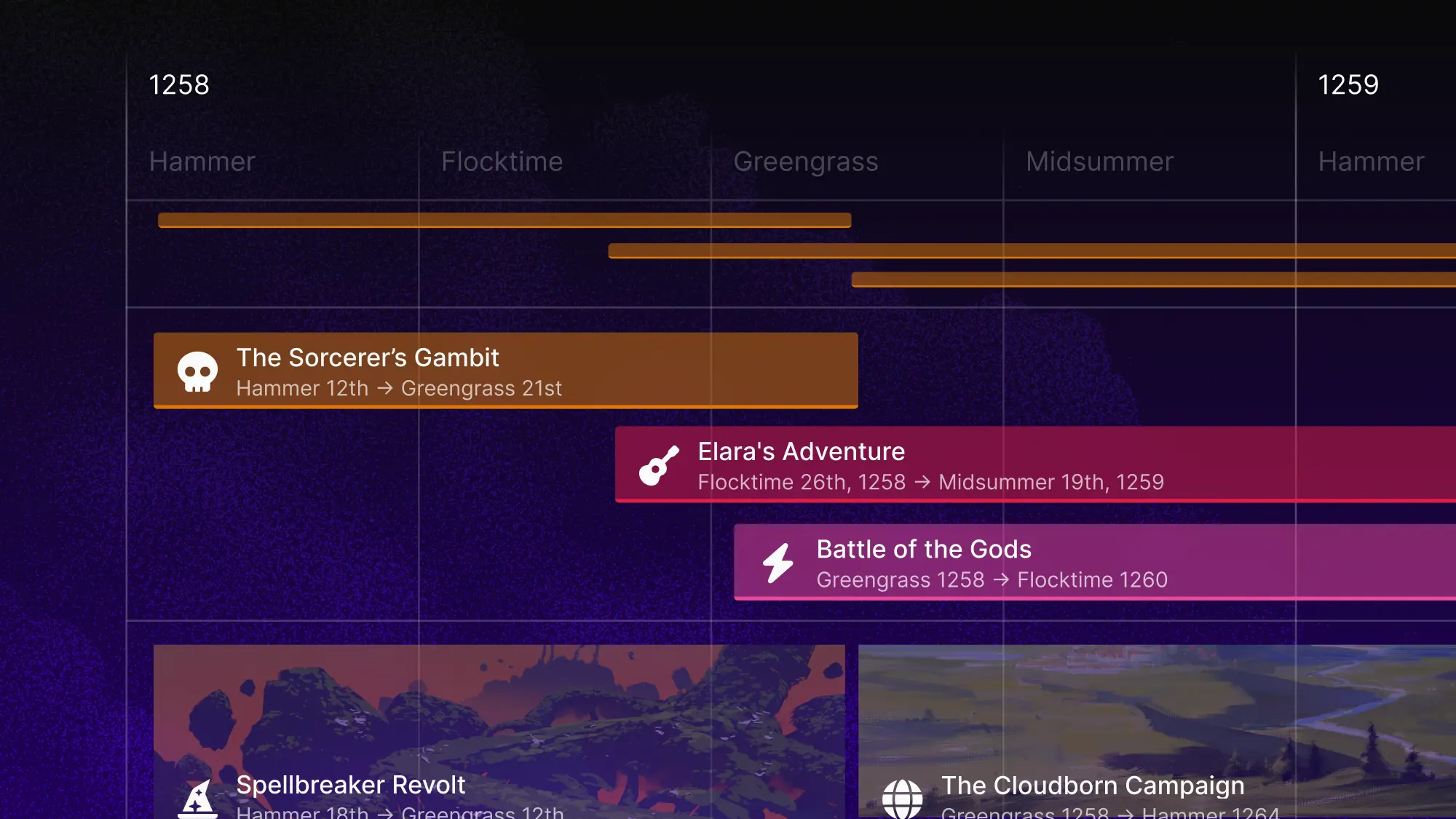Select the topmost orange timeline bar
The image size is (1456, 819).
point(502,218)
